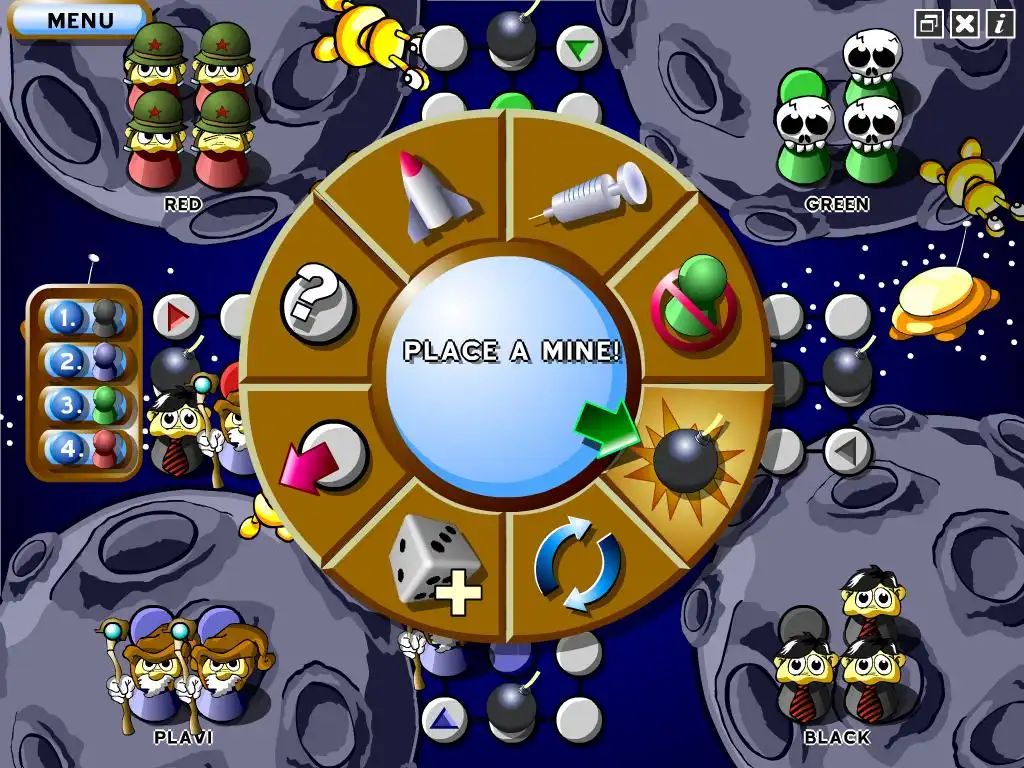Close the game with the X button

964,24
